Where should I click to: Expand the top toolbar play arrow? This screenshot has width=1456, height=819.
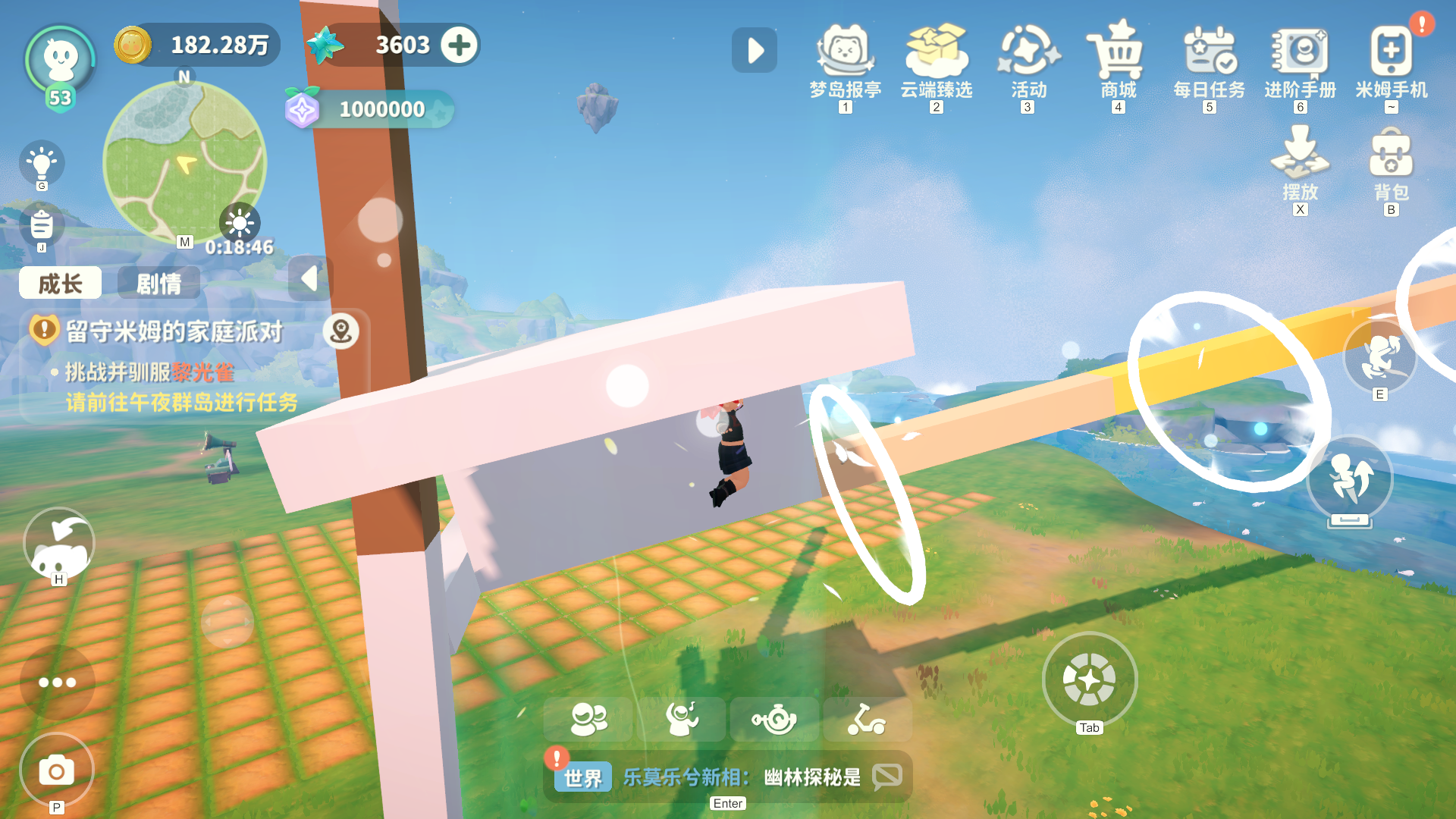click(x=754, y=50)
